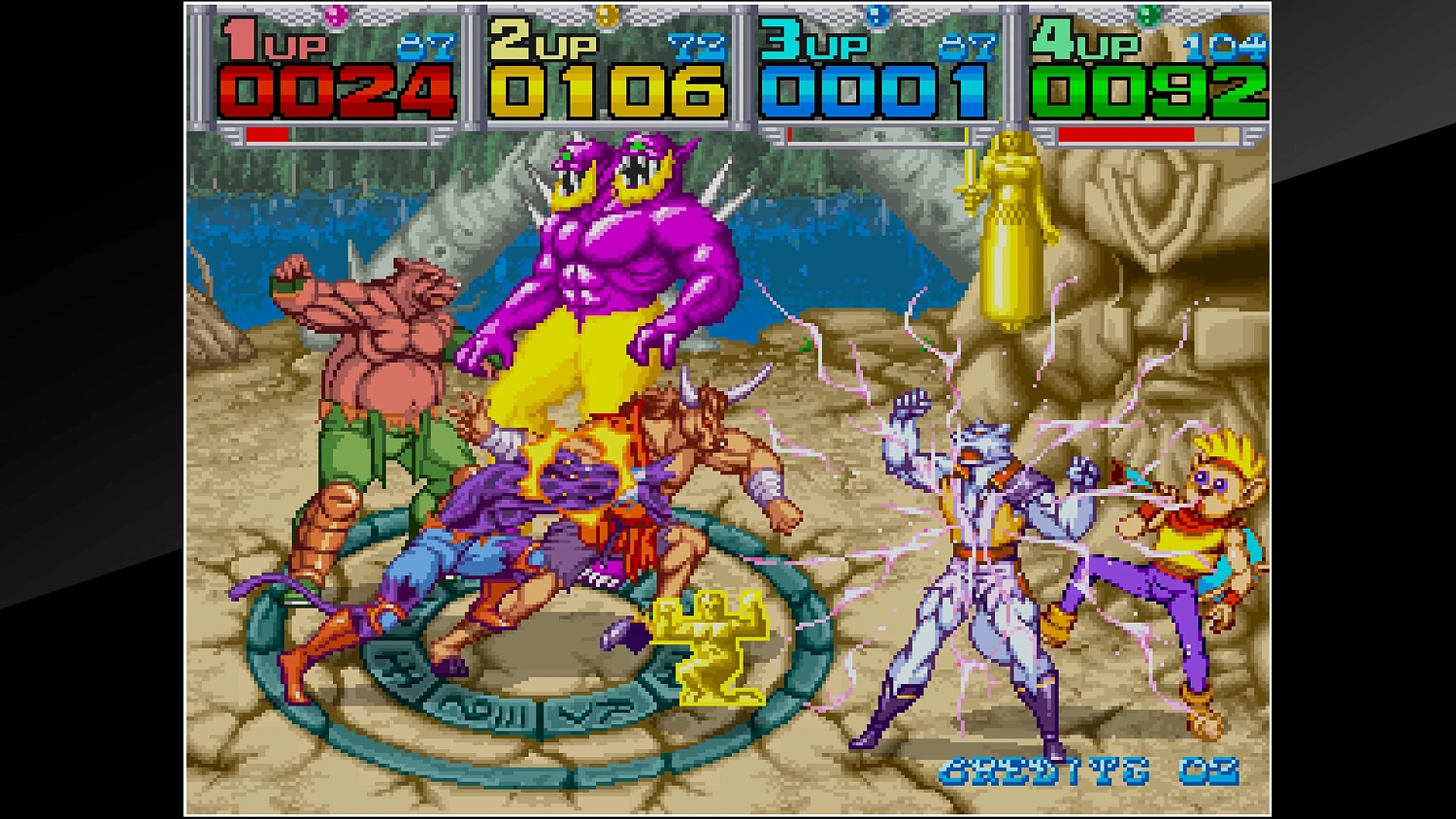This screenshot has width=1456, height=819.
Task: Click the blue gem above the 3UP panel
Action: pos(879,13)
